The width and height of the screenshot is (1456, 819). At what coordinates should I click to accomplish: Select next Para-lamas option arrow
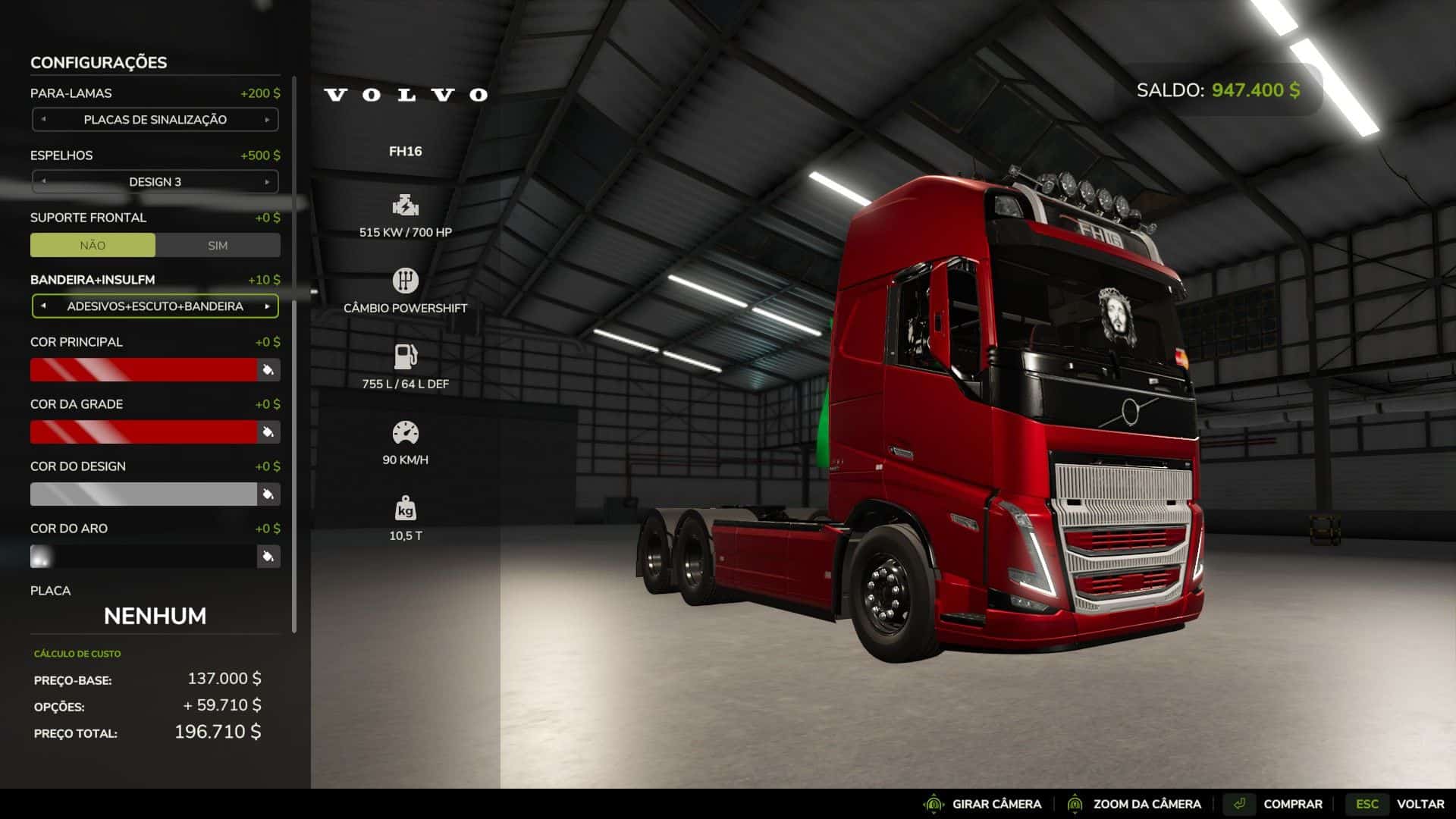tap(267, 120)
